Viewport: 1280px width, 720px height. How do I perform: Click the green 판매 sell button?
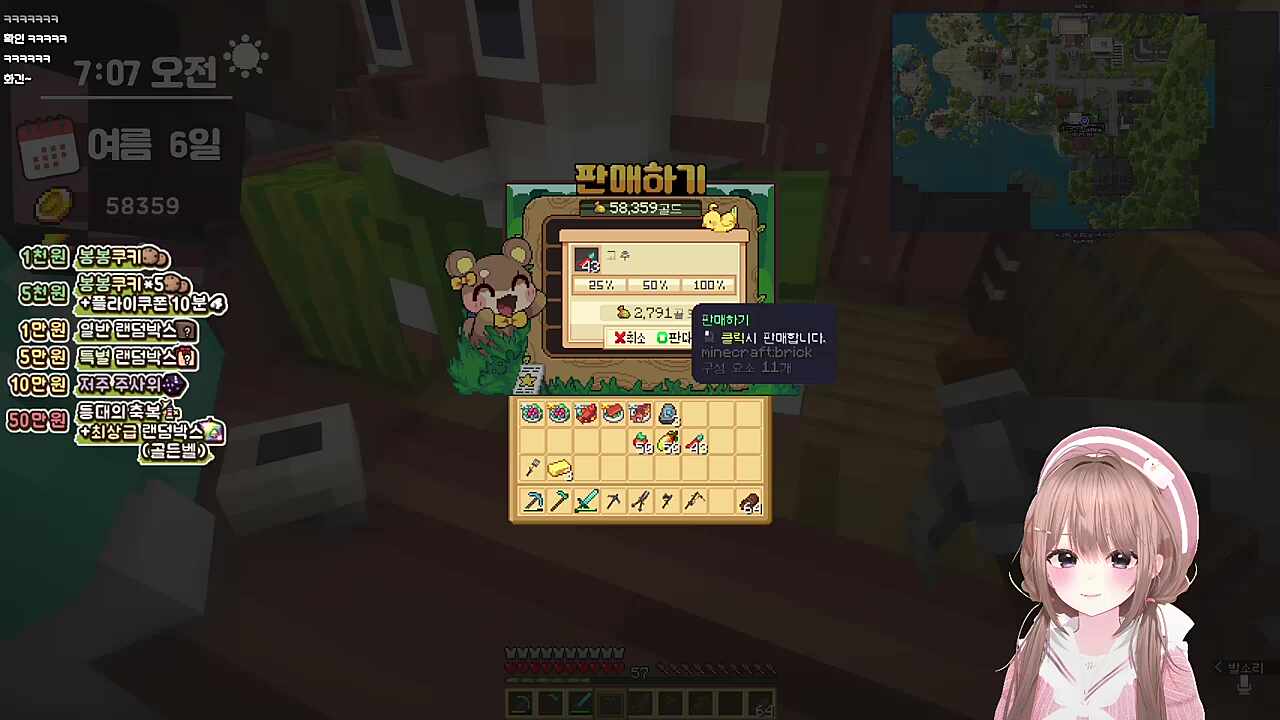click(x=676, y=337)
